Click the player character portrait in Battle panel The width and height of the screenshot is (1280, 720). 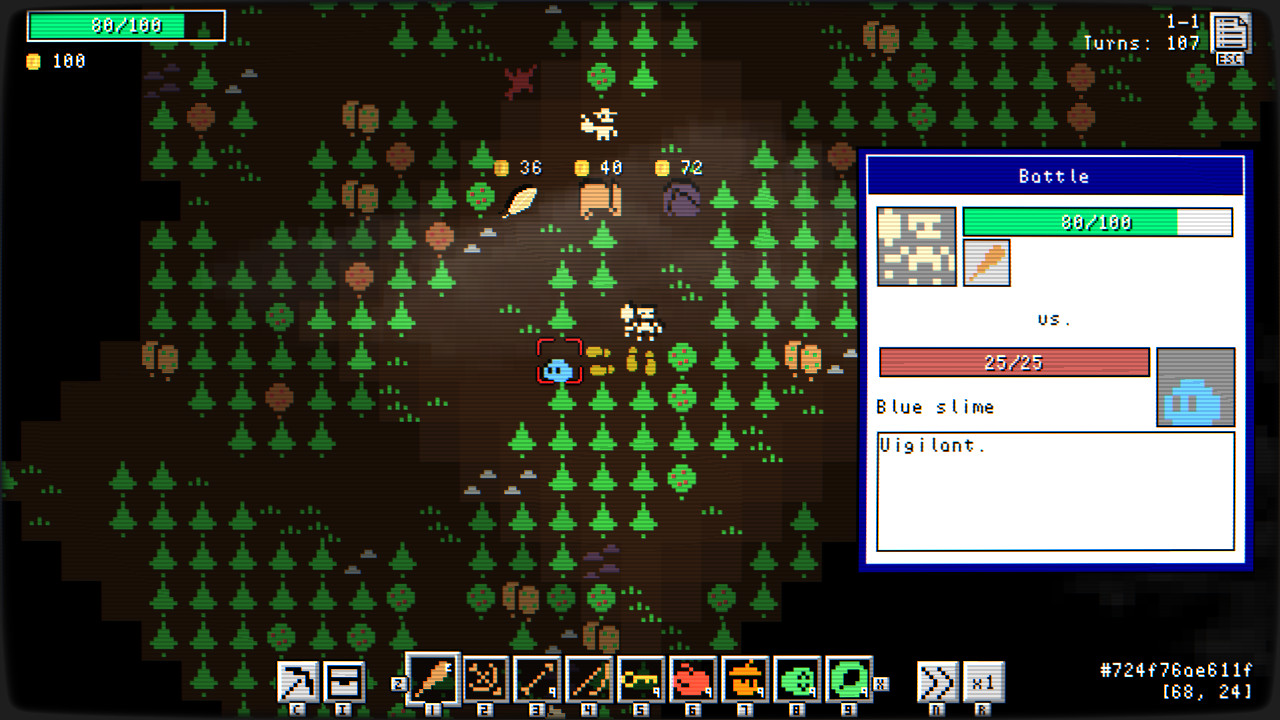pyautogui.click(x=916, y=246)
